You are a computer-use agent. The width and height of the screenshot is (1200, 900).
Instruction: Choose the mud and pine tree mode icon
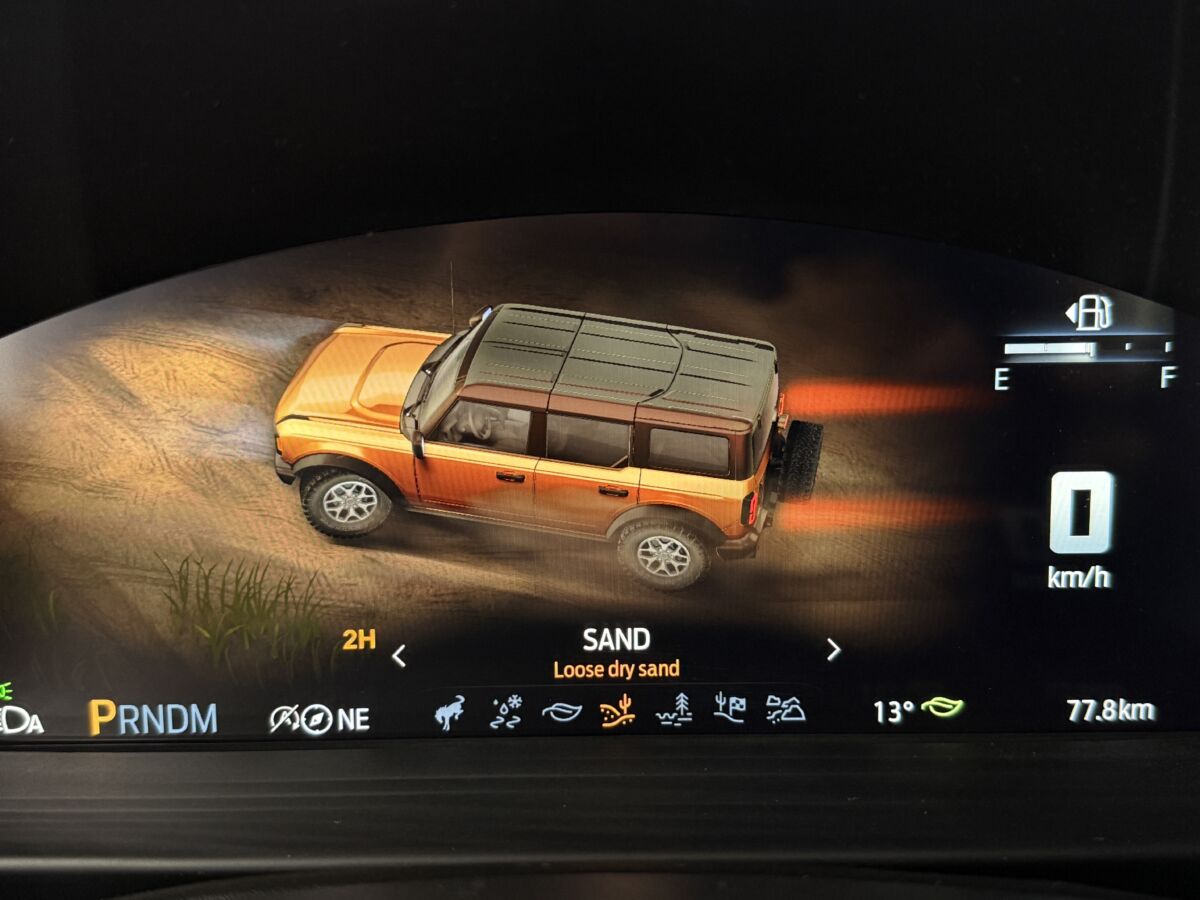click(x=674, y=710)
